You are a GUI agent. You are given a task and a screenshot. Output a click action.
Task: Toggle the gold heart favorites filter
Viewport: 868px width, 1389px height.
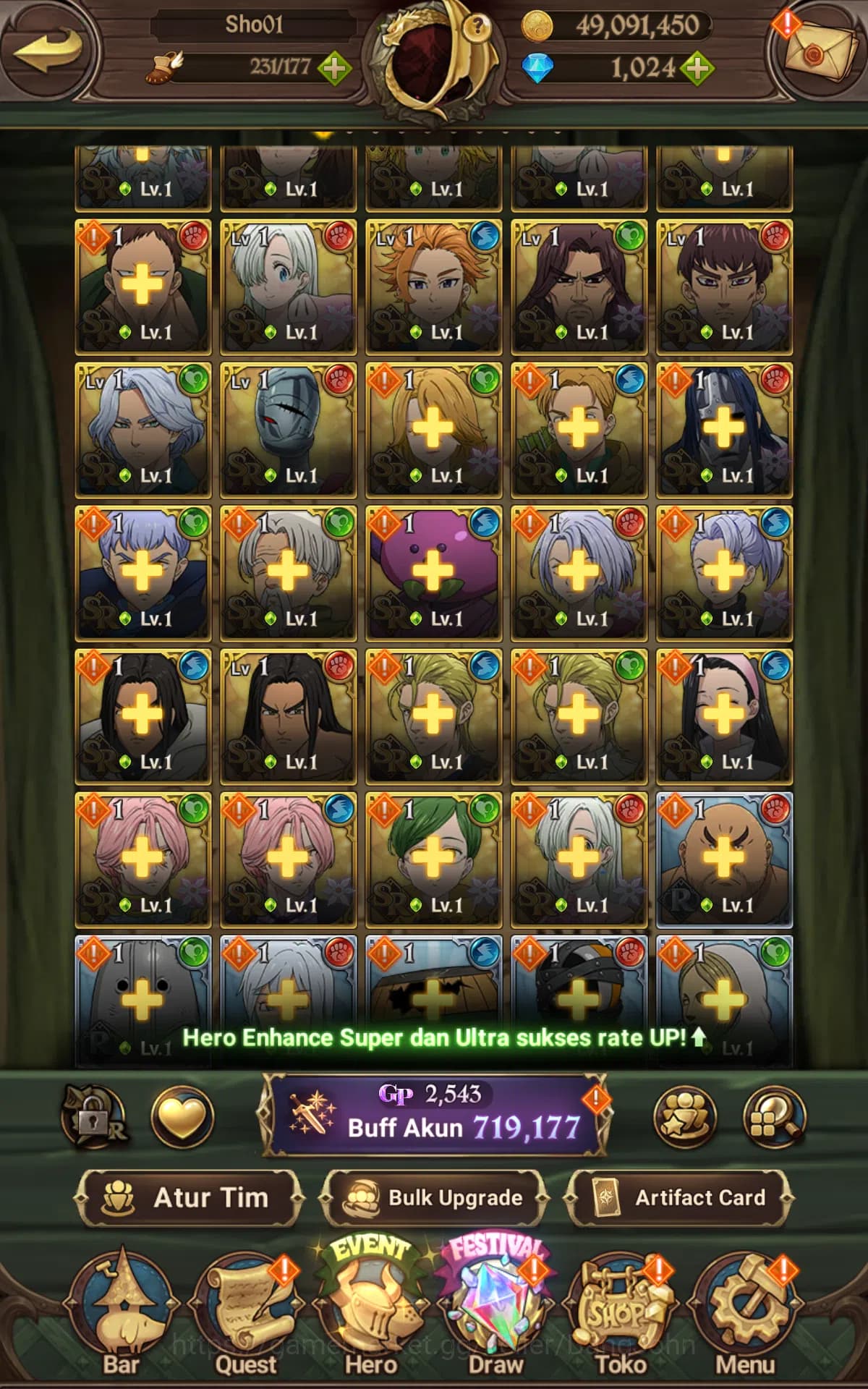coord(182,1117)
